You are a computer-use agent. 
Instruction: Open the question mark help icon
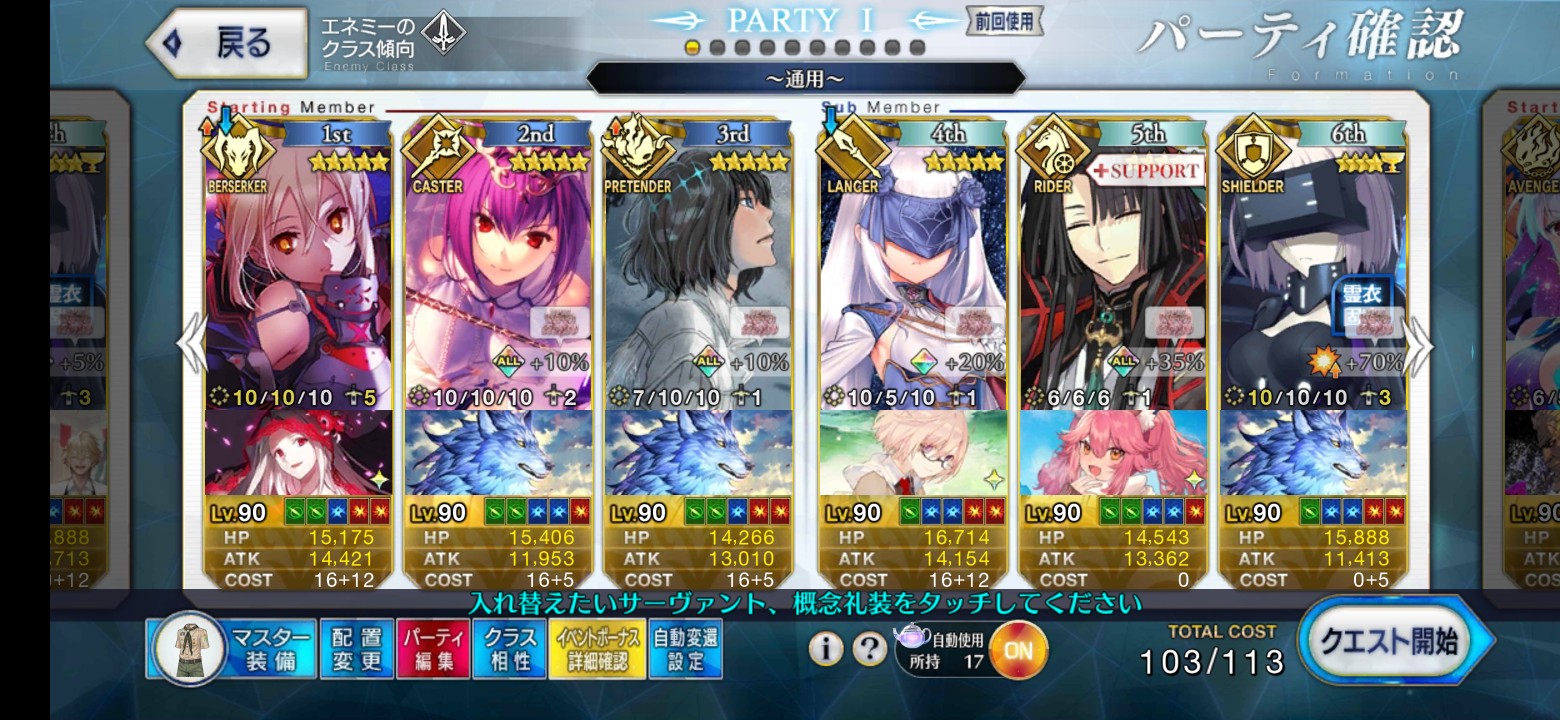(869, 649)
